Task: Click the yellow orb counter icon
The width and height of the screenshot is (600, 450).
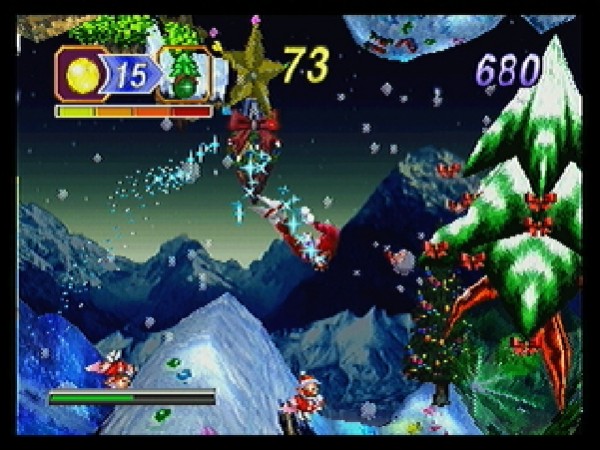Action: coord(82,74)
